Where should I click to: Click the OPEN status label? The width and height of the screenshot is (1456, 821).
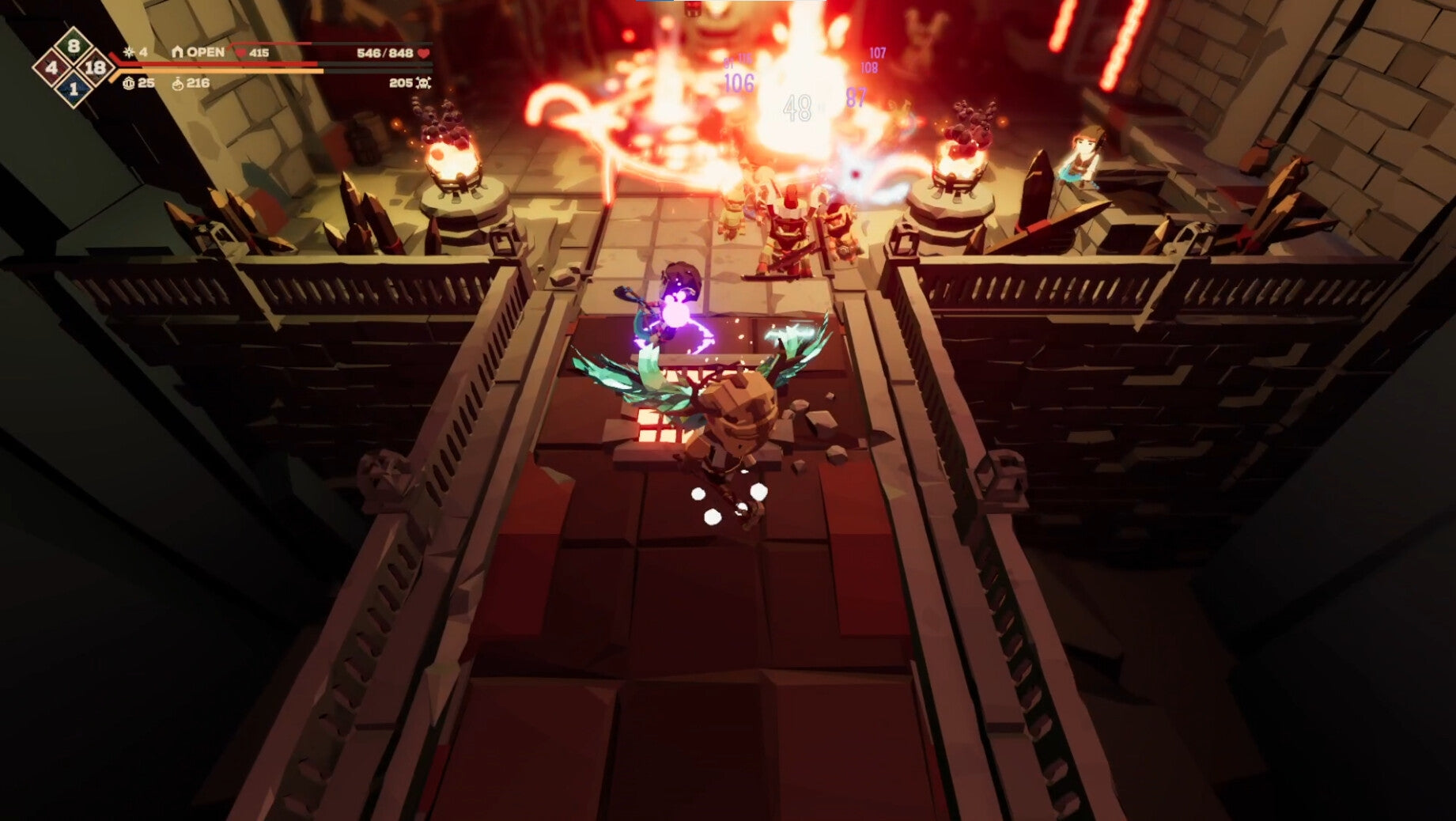(x=205, y=52)
